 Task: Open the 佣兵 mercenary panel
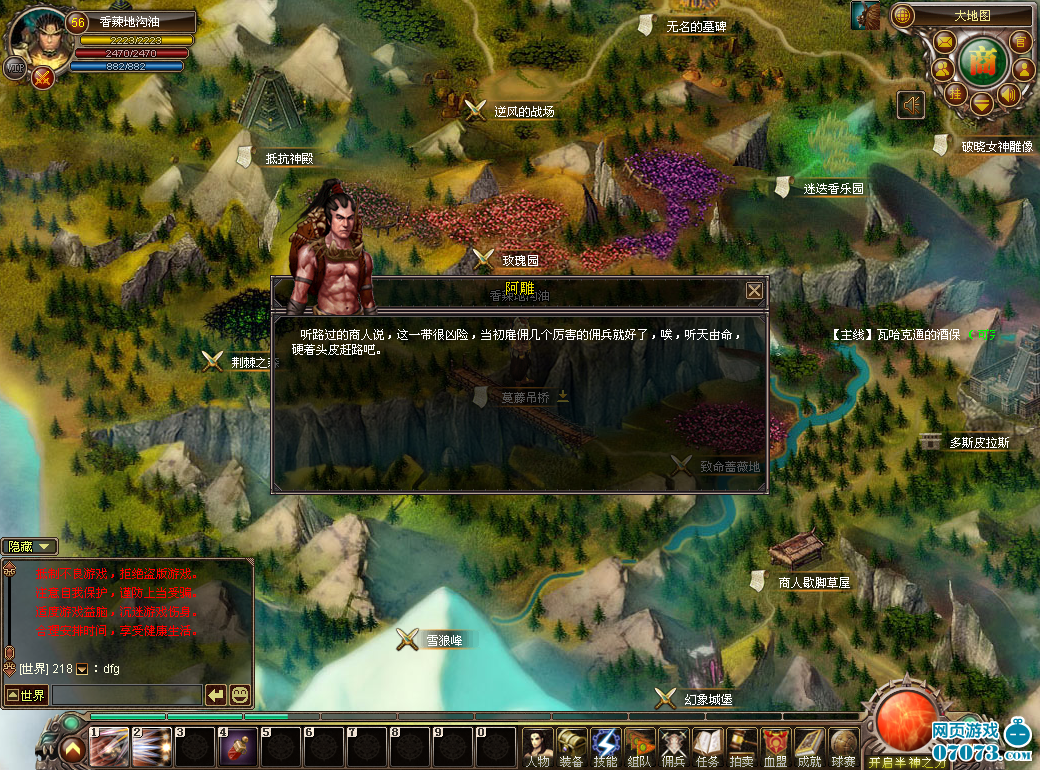click(674, 746)
